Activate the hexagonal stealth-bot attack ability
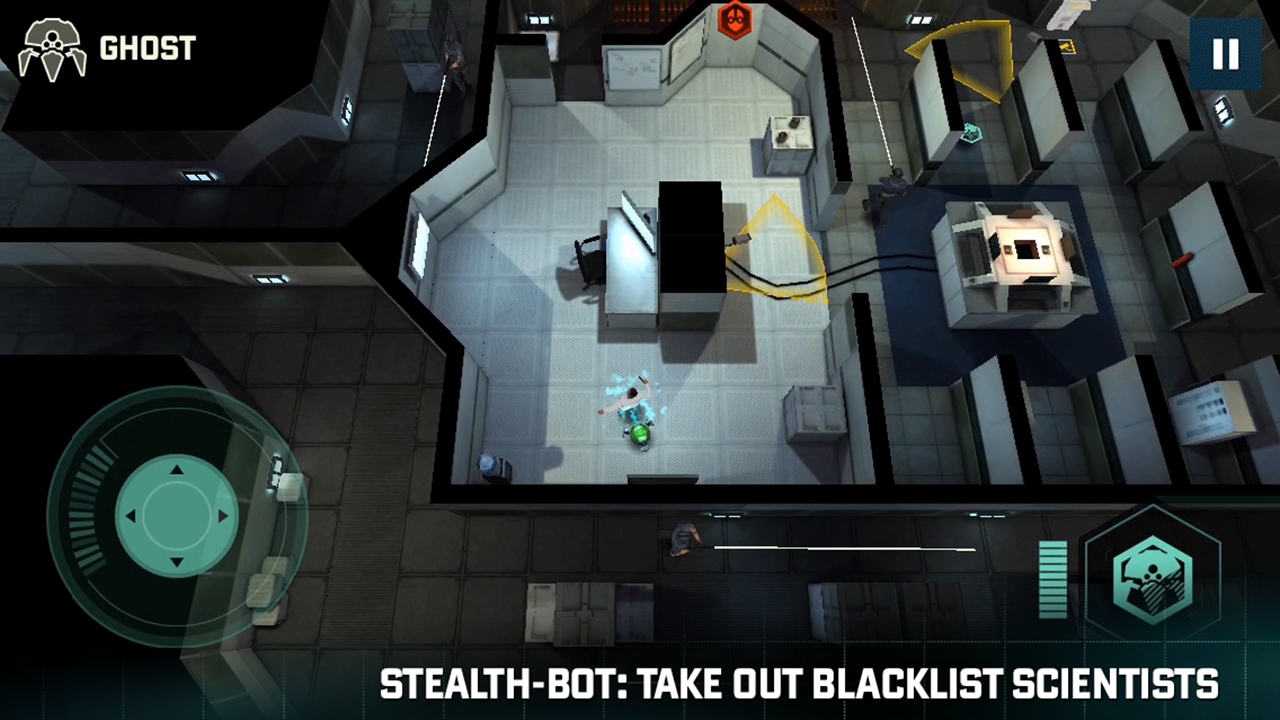Image resolution: width=1280 pixels, height=720 pixels. [x=1152, y=578]
